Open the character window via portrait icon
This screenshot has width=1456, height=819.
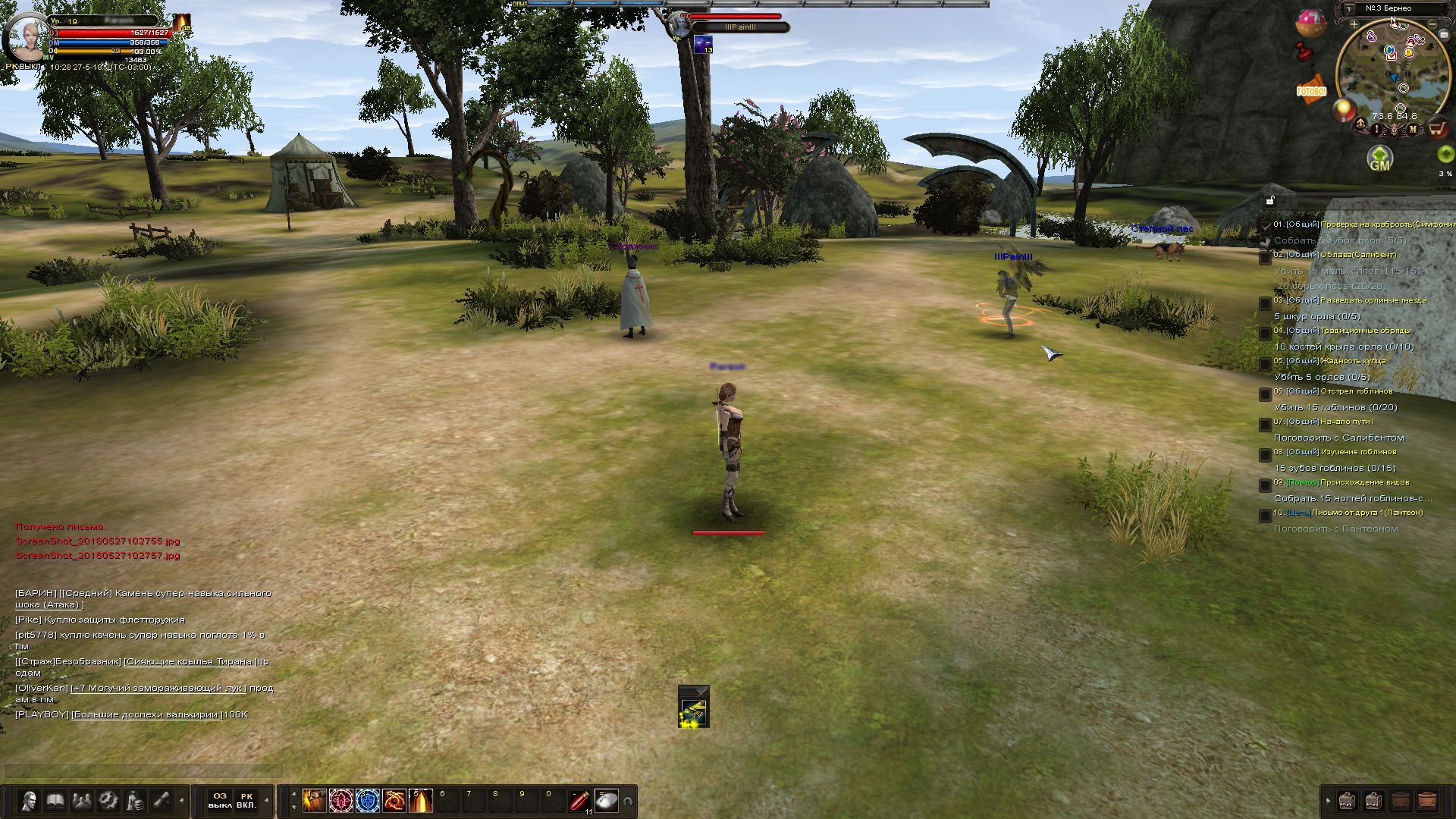tap(30, 801)
